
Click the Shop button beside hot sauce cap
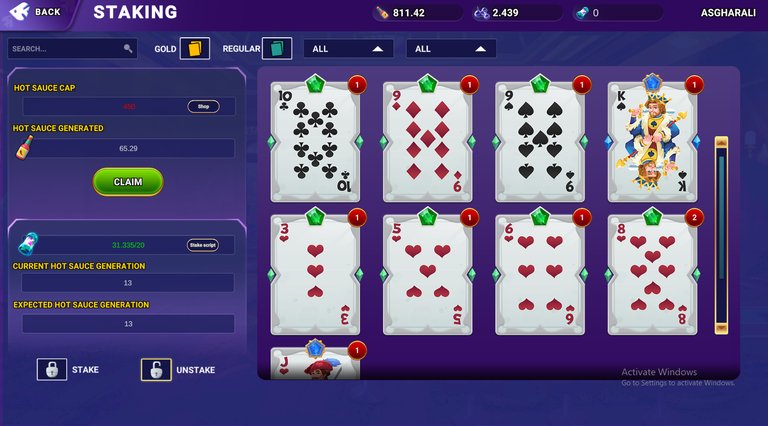point(203,106)
